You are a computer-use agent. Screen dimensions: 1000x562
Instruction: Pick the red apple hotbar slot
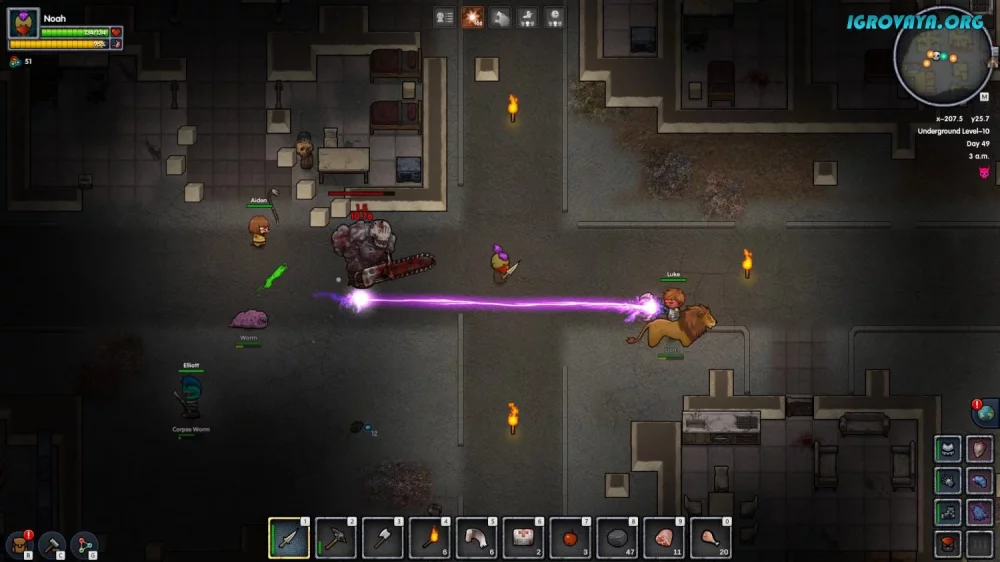(x=571, y=539)
